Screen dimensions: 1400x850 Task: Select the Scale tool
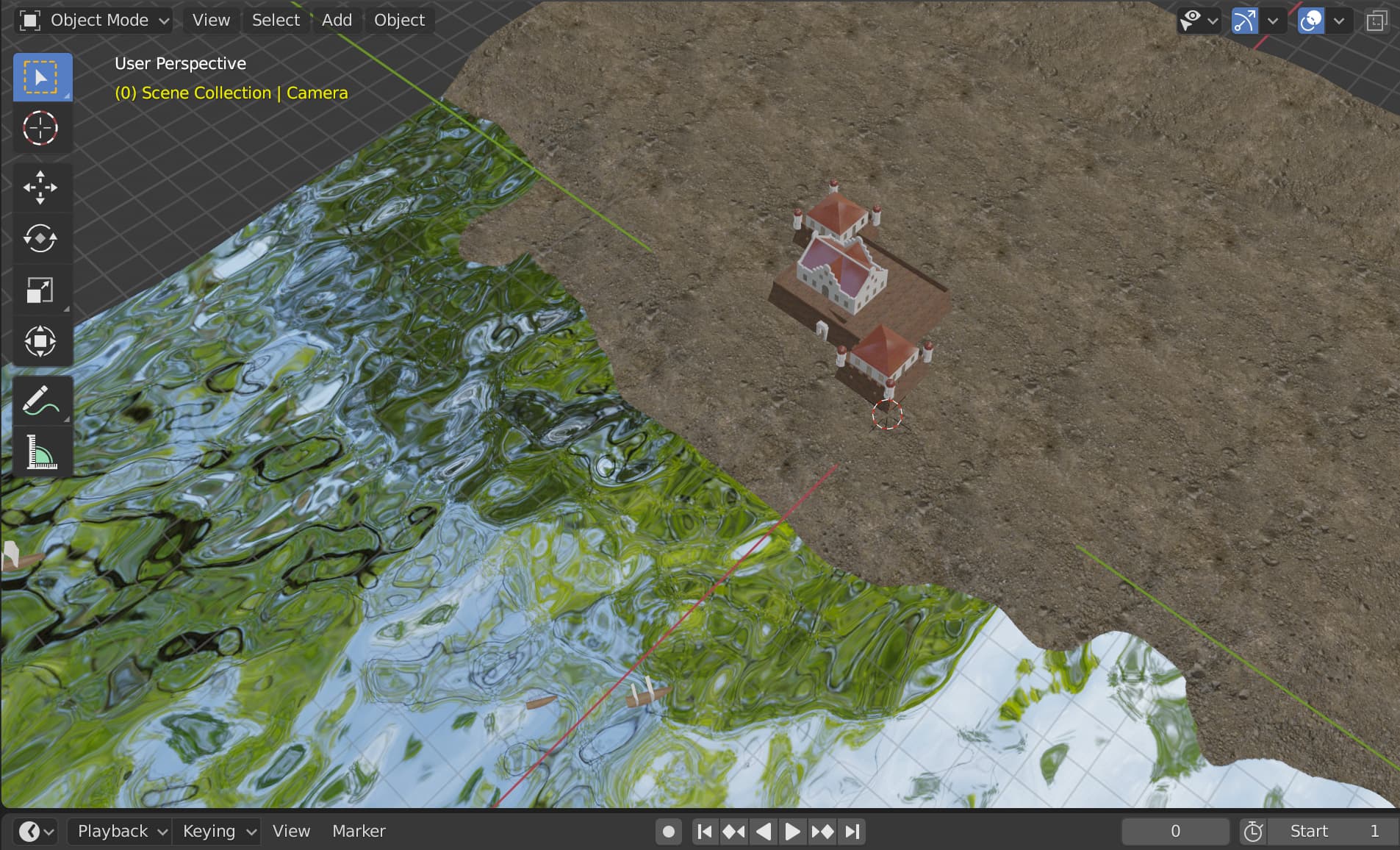point(42,290)
